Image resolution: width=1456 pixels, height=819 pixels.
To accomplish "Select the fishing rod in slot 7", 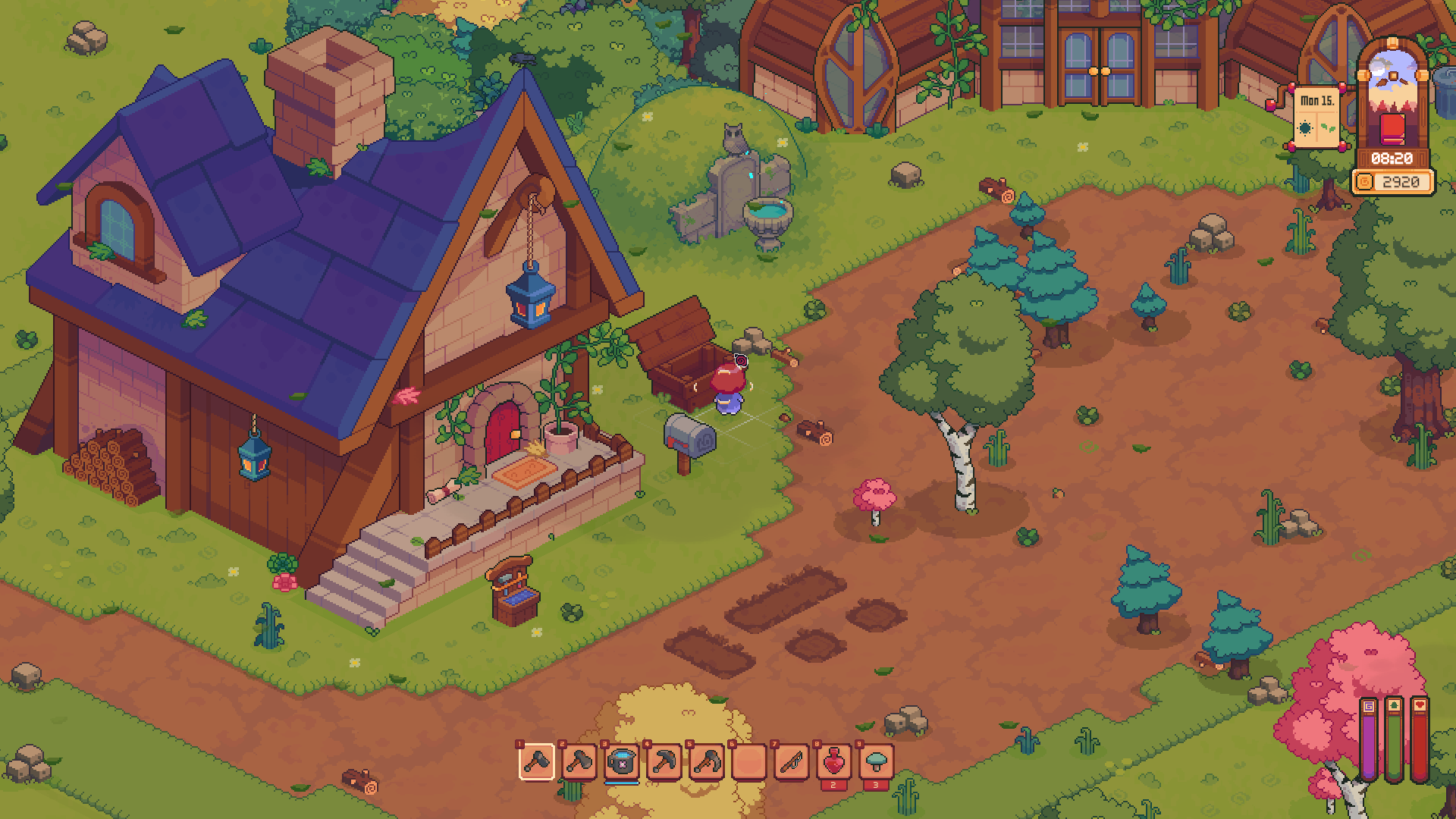I will 790,762.
